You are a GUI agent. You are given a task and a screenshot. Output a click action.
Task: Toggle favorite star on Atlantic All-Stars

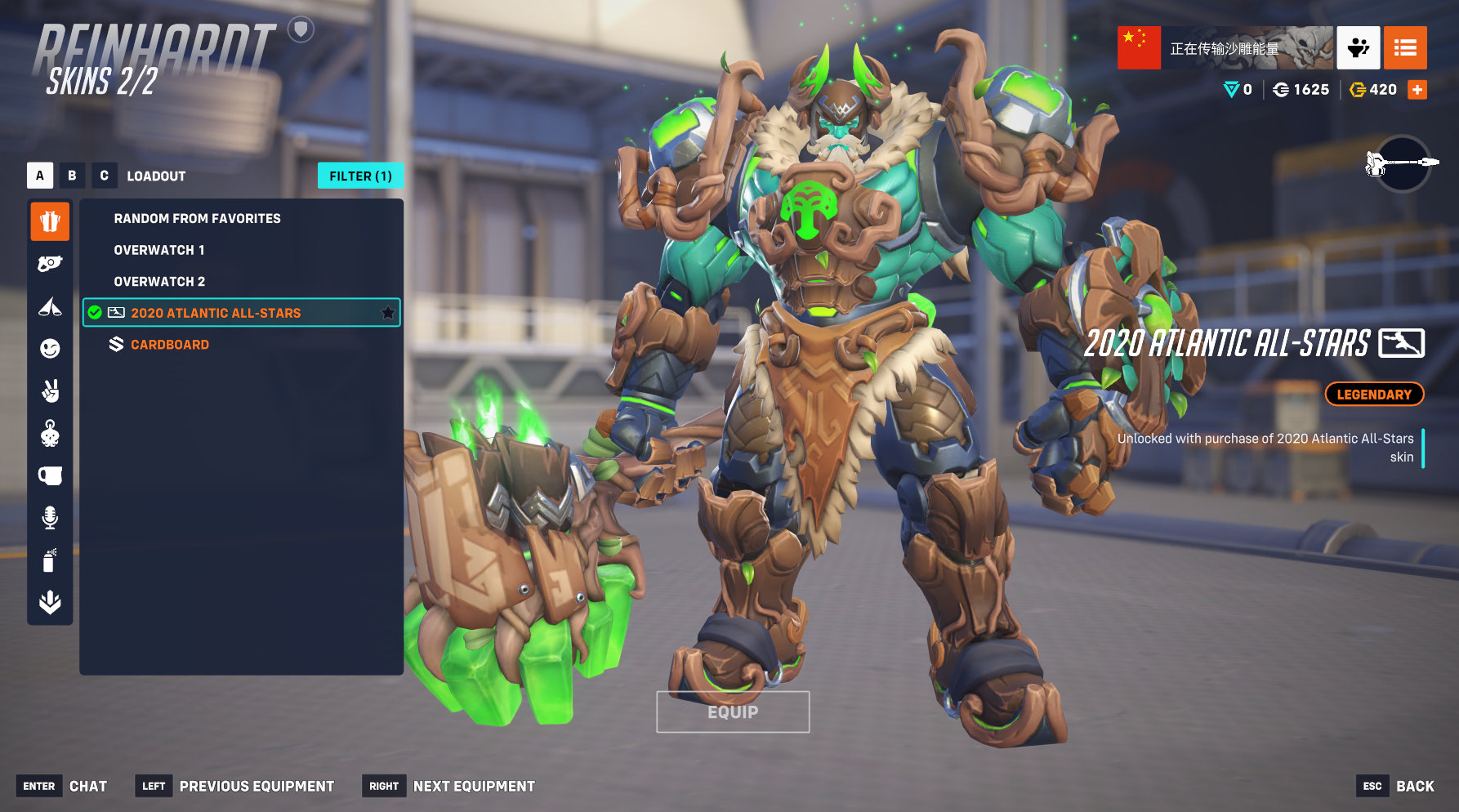pyautogui.click(x=388, y=313)
